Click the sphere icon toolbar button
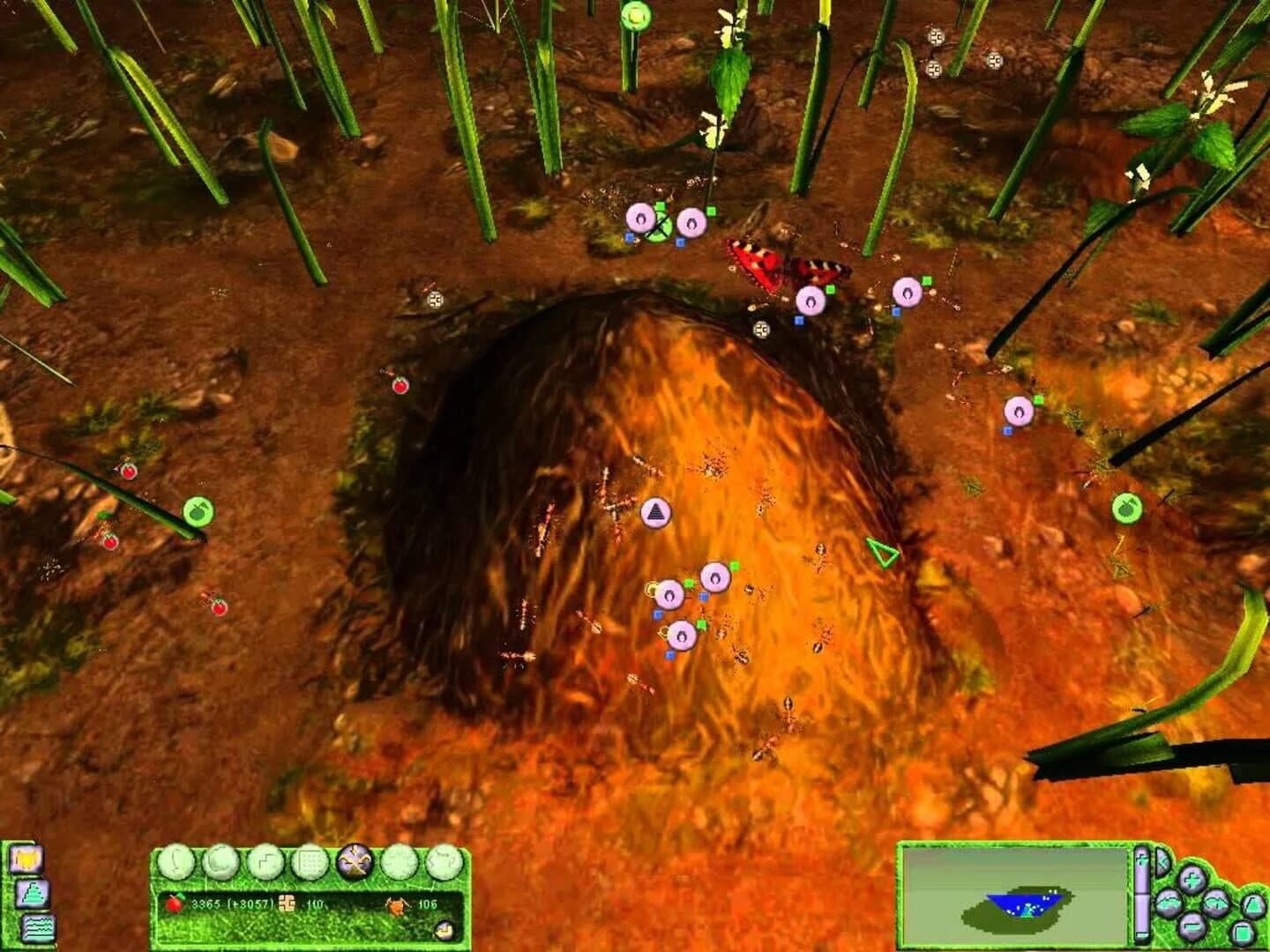 point(222,862)
